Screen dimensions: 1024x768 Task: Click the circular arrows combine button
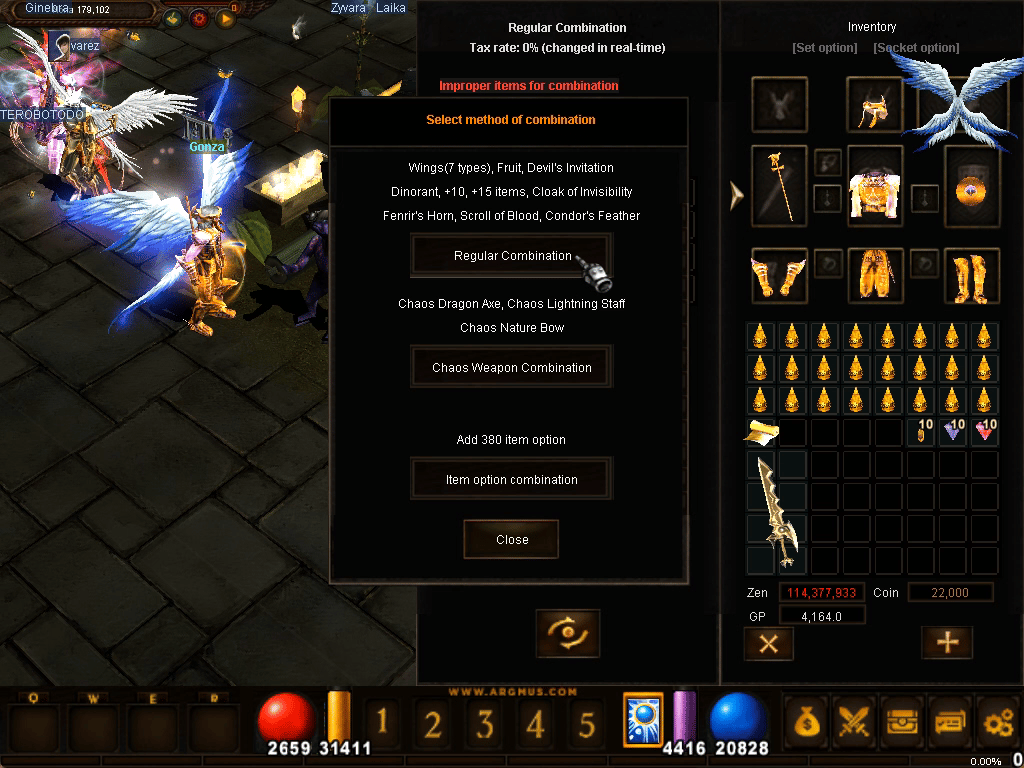point(567,633)
